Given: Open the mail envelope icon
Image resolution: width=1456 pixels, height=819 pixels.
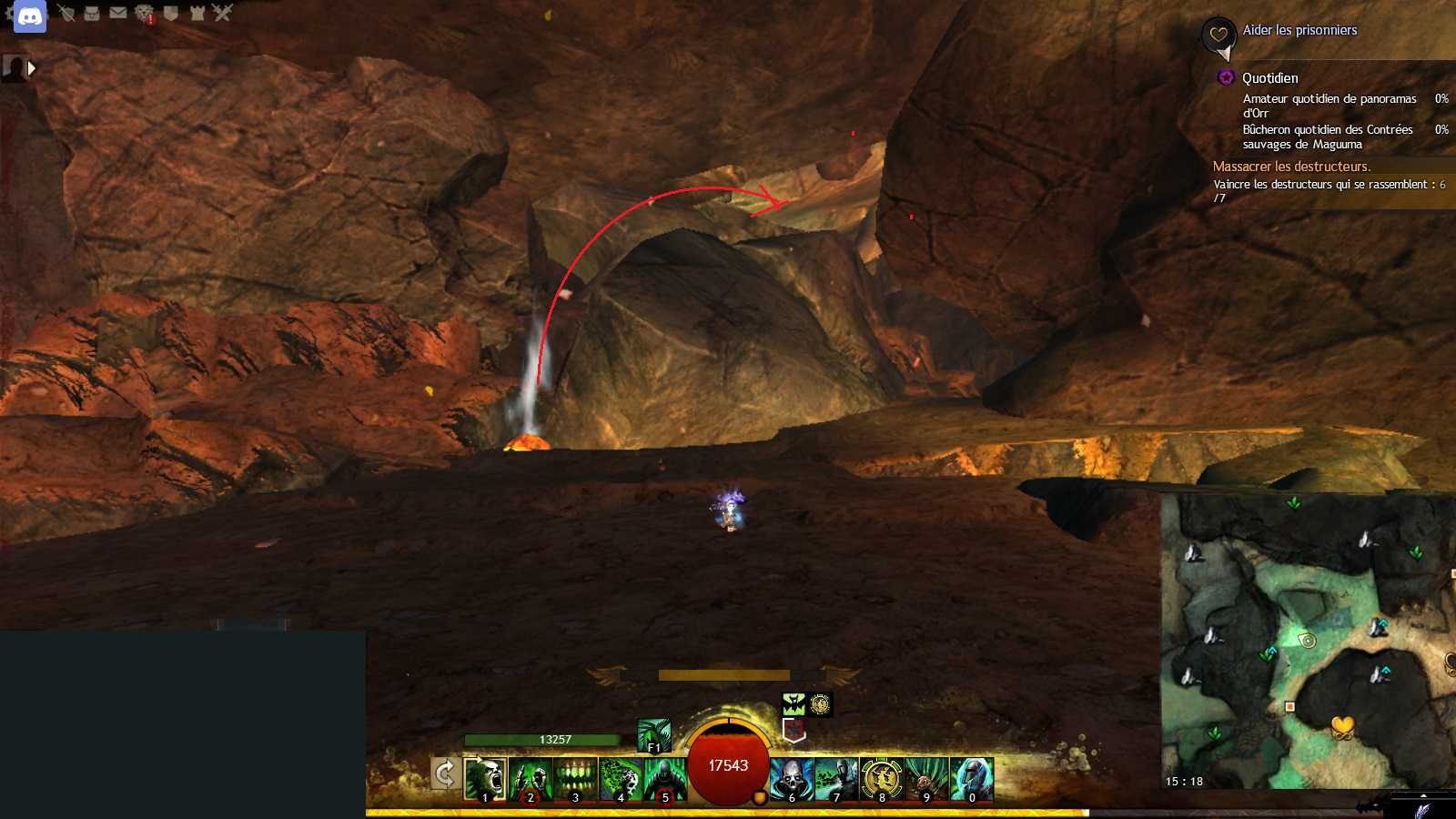Looking at the screenshot, I should pos(118,13).
